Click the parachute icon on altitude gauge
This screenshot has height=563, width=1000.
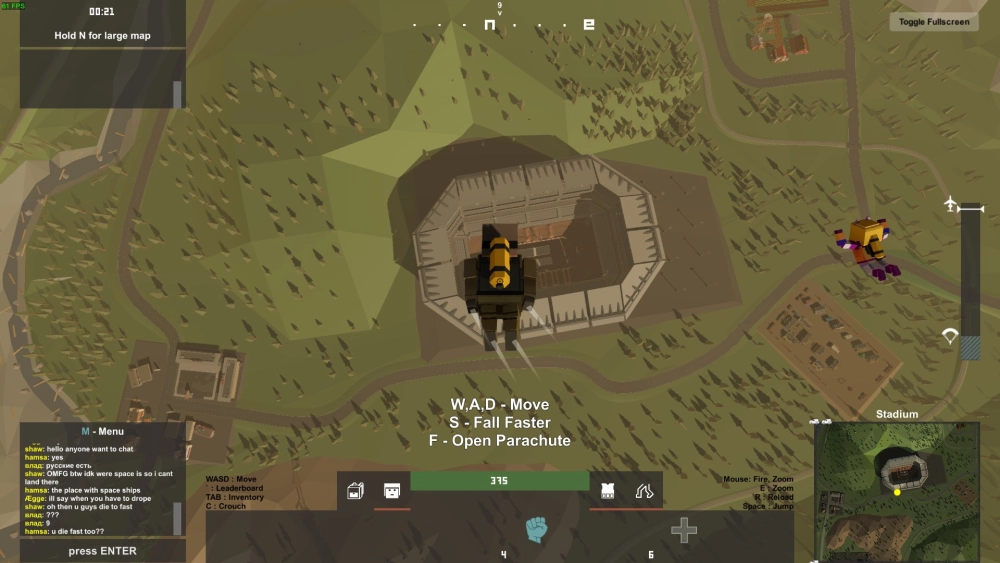tap(950, 336)
